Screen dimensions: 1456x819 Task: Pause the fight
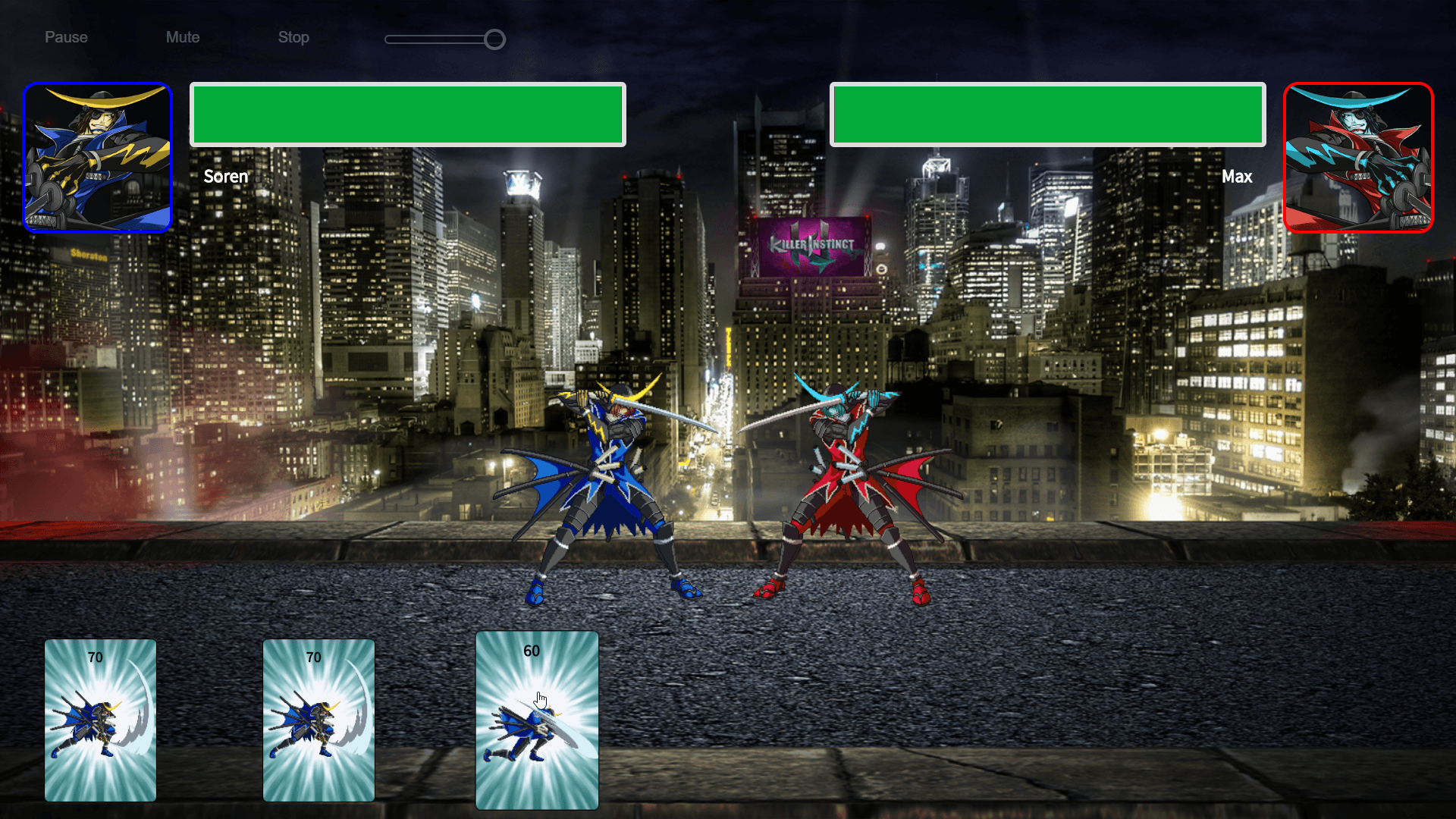point(66,37)
